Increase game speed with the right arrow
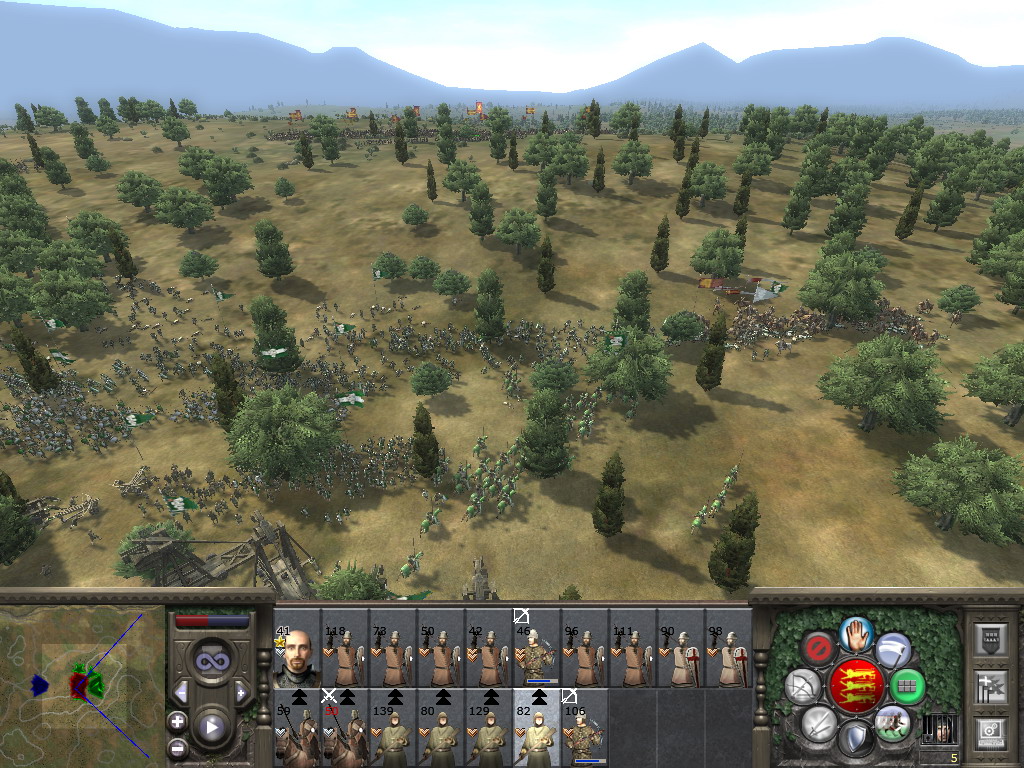 [241, 692]
